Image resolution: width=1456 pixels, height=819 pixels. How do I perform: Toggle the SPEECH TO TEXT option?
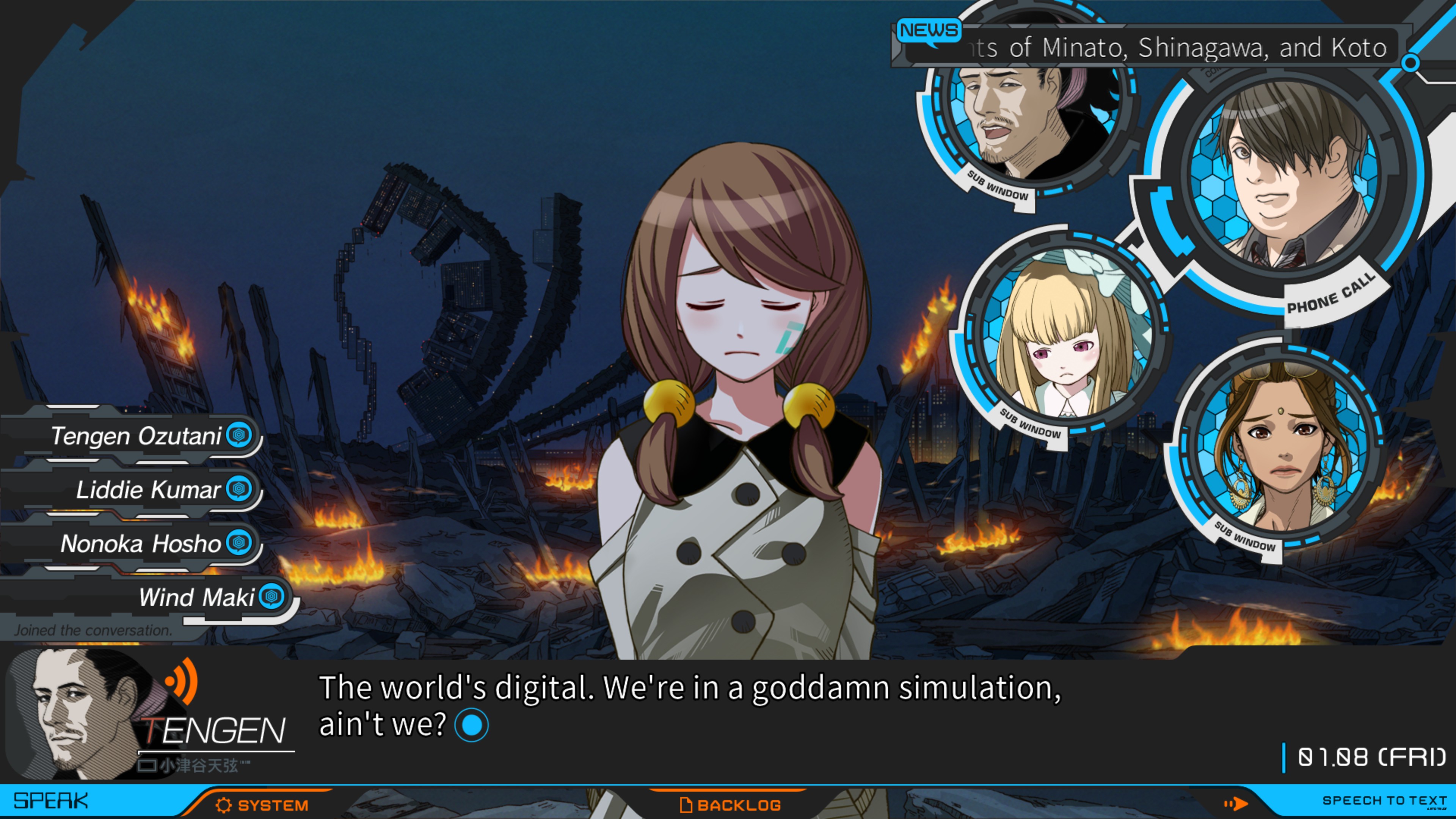(x=1383, y=801)
